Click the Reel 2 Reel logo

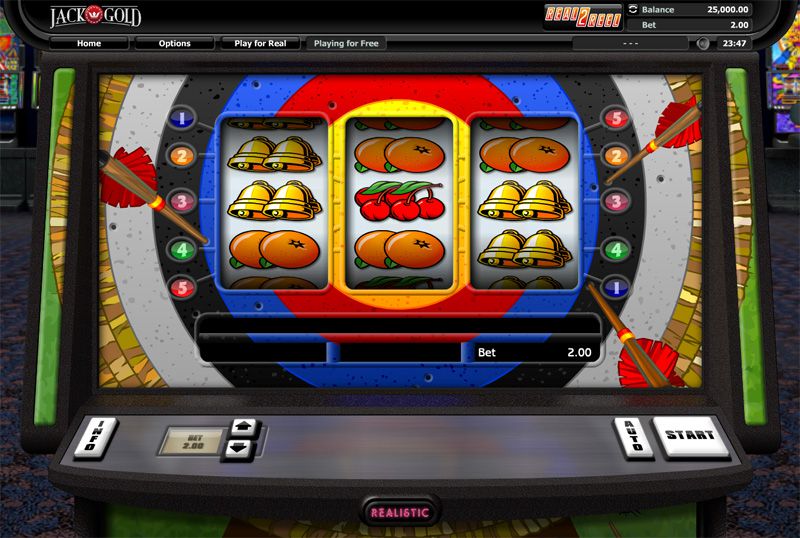click(x=582, y=15)
